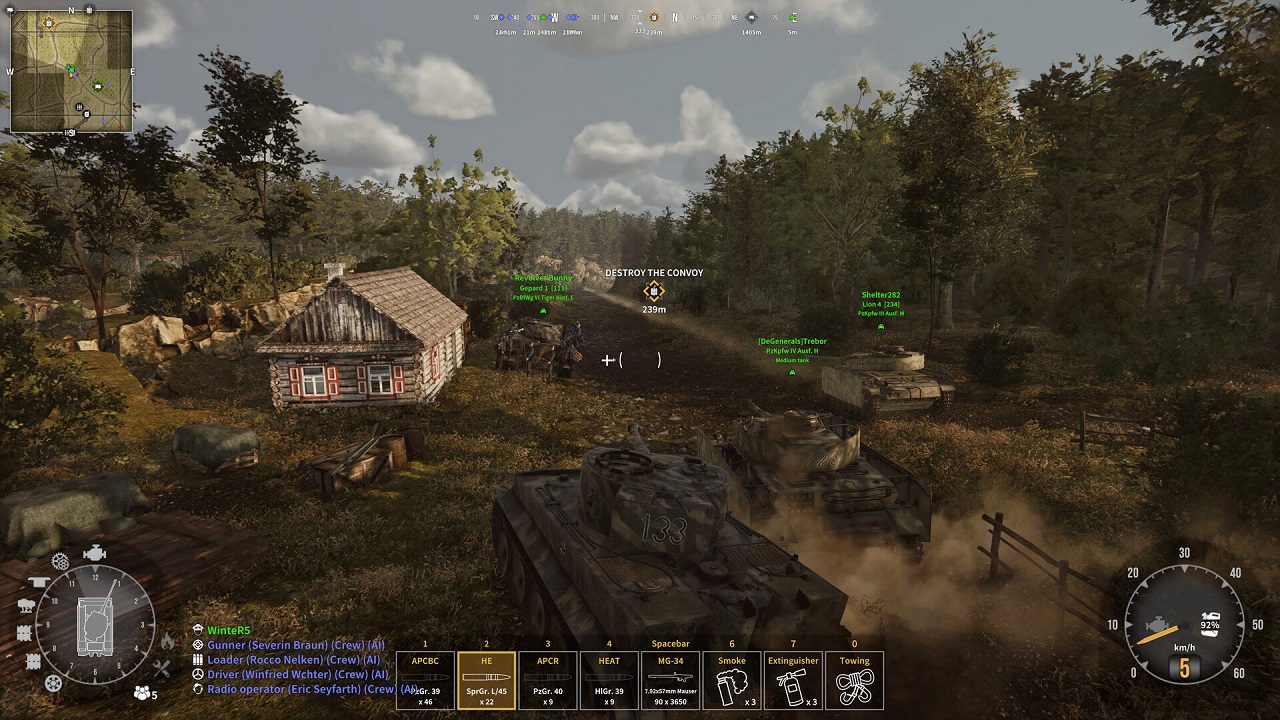Screen dimensions: 1280x720
Task: Switch to APCR ammunition
Action: pos(548,680)
